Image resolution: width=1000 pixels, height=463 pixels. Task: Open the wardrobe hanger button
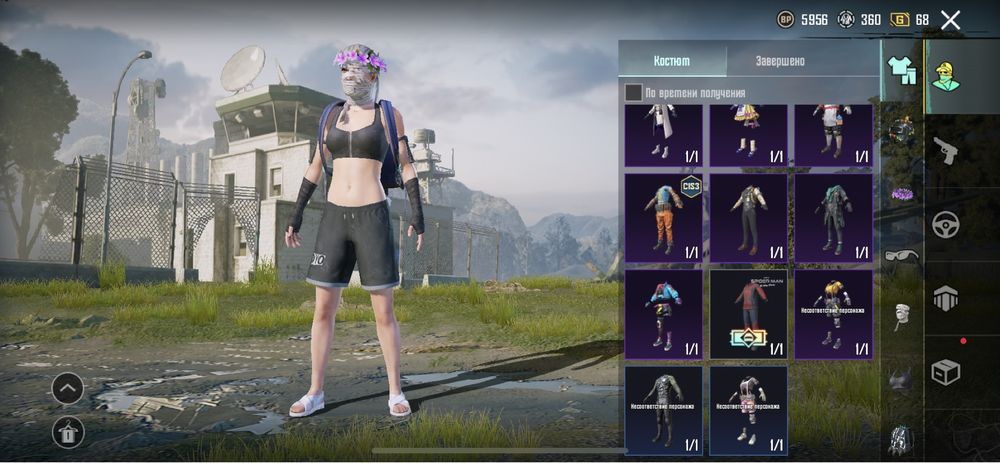[67, 432]
